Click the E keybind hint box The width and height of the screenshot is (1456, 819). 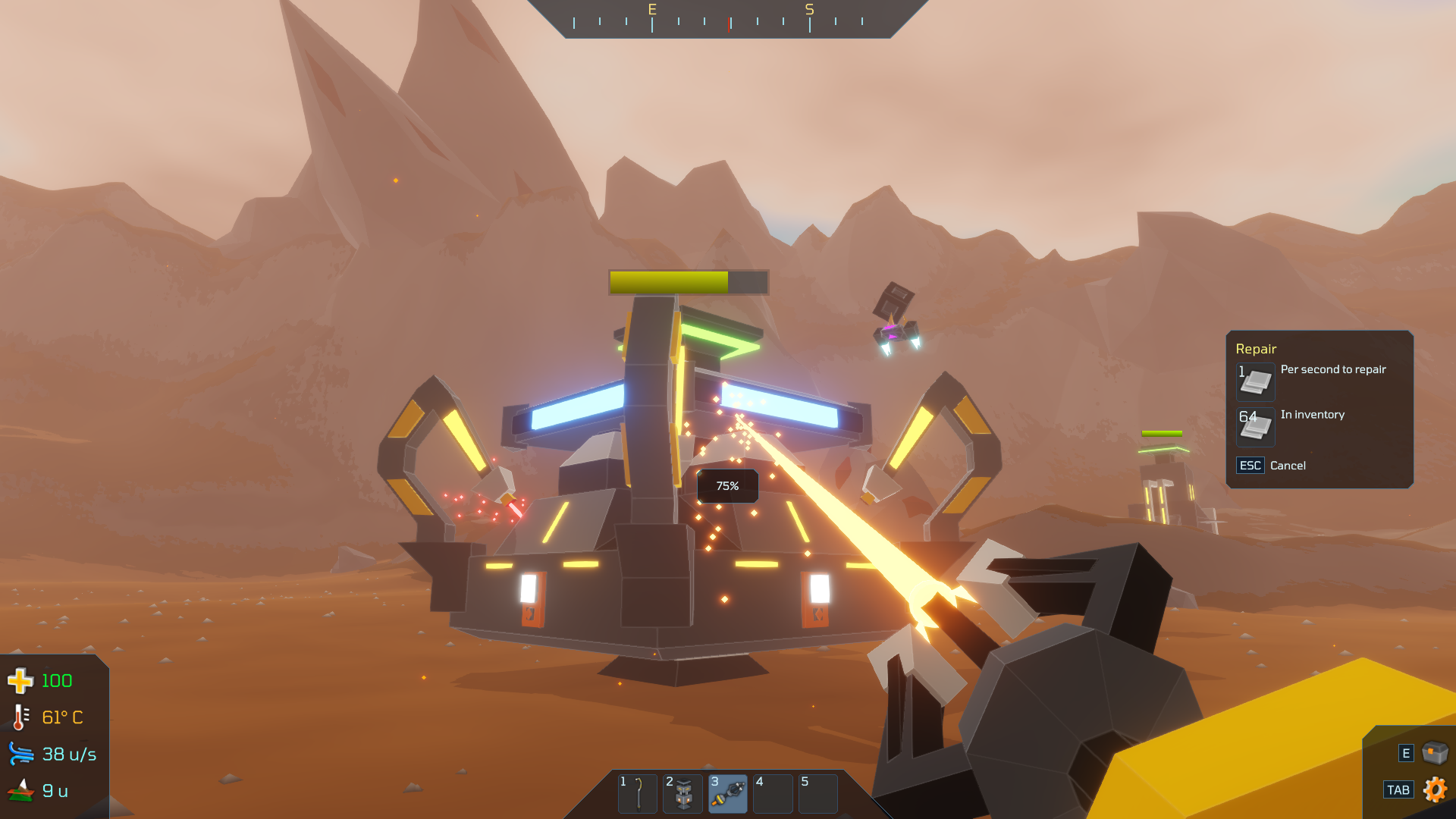(1407, 753)
